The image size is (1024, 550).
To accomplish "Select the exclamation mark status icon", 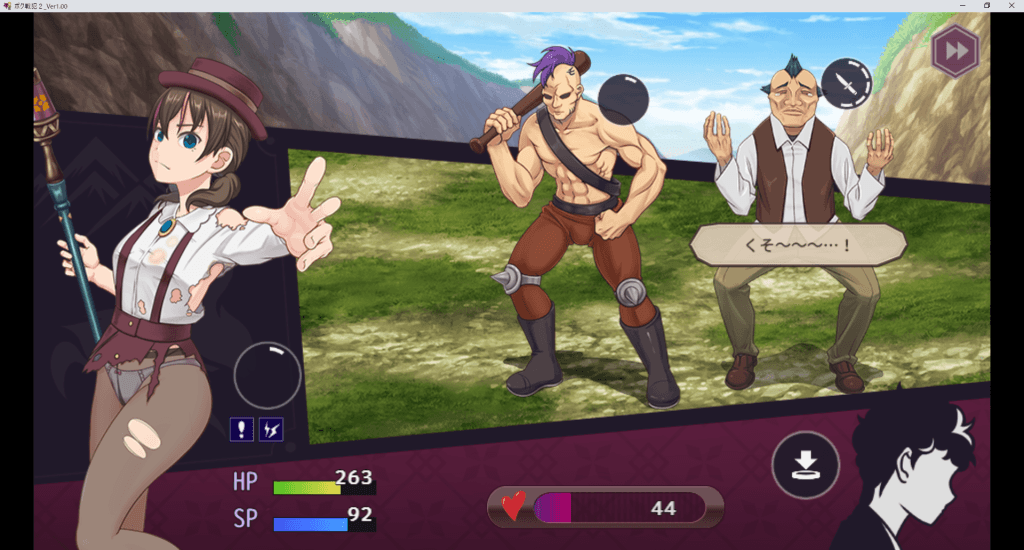I will tap(241, 429).
